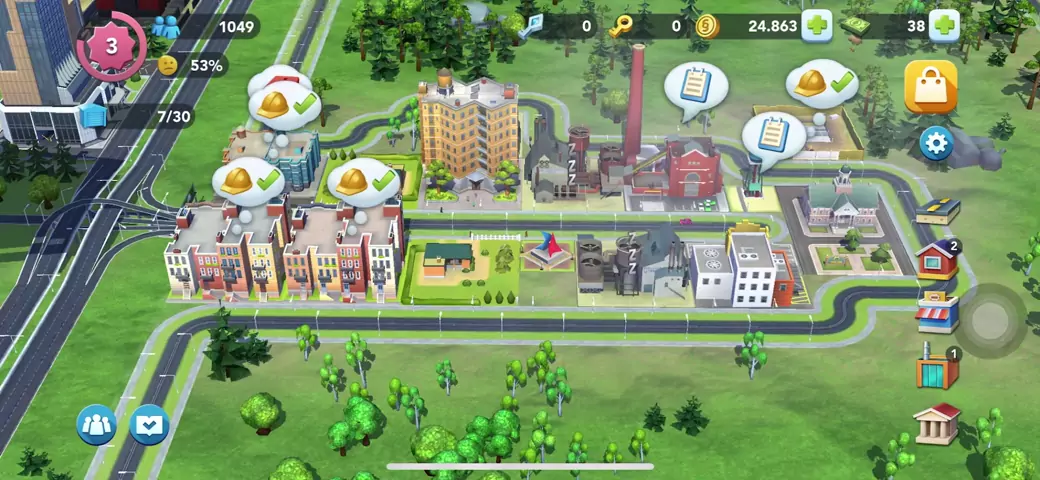Select the residential zone build icon
1040x480 pixels.
[x=937, y=260]
